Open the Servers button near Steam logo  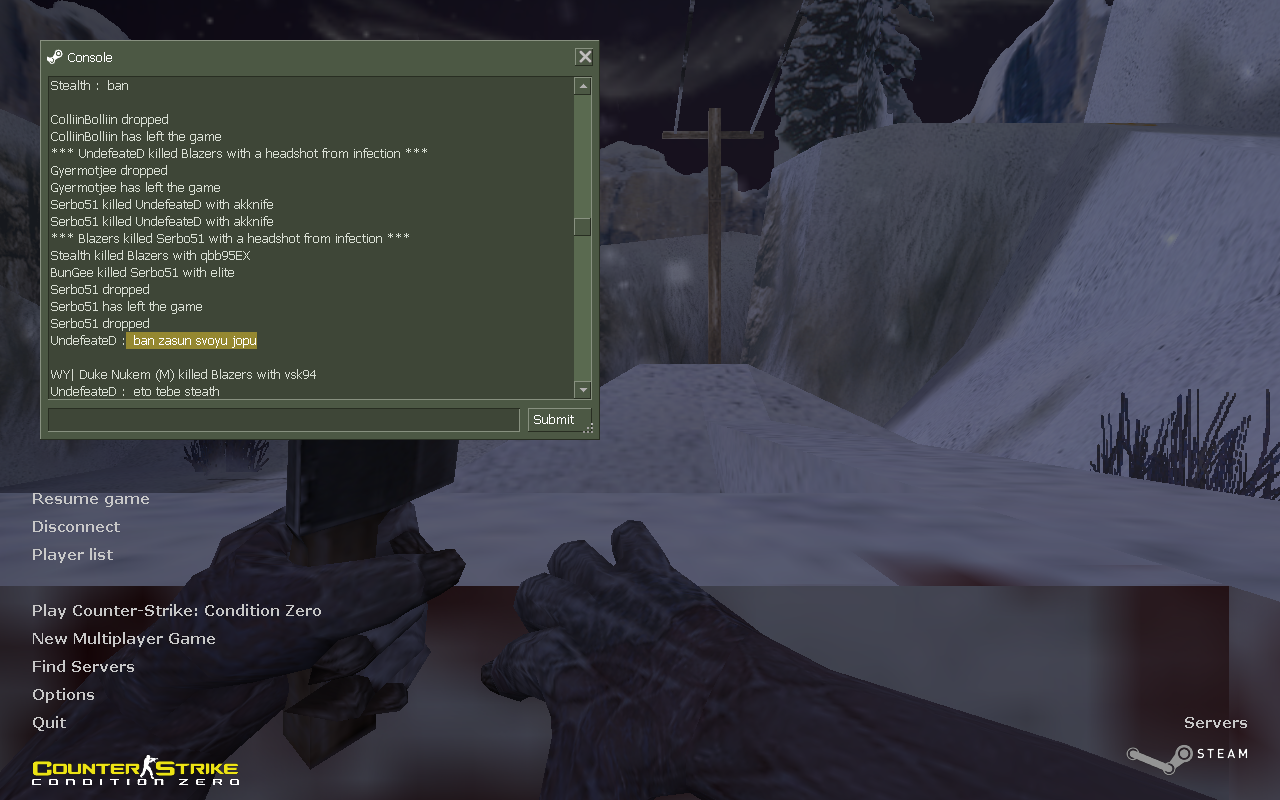[1215, 723]
